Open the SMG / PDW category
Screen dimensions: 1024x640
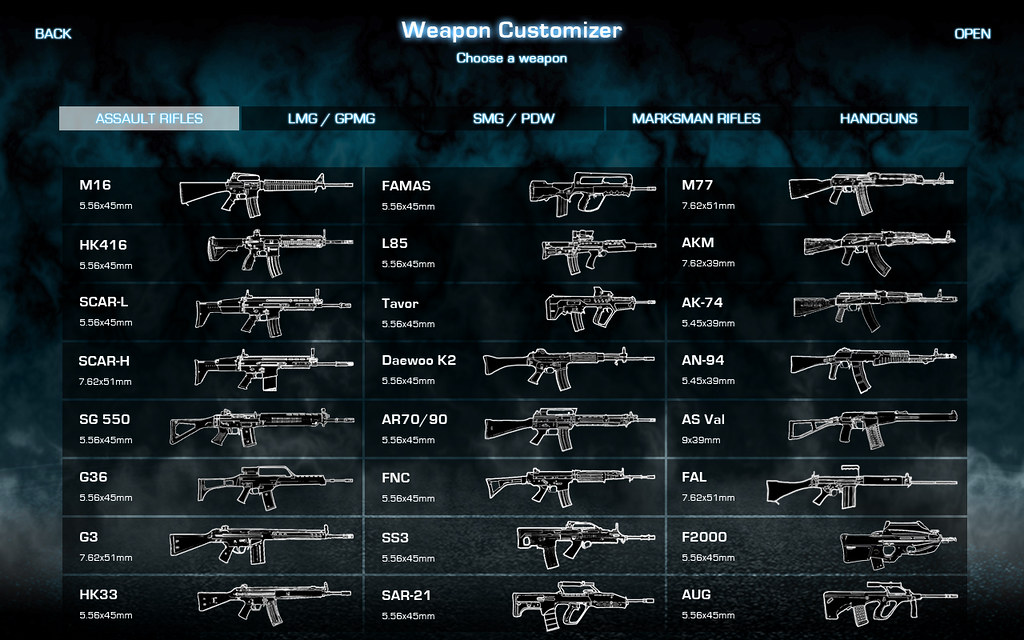click(514, 119)
